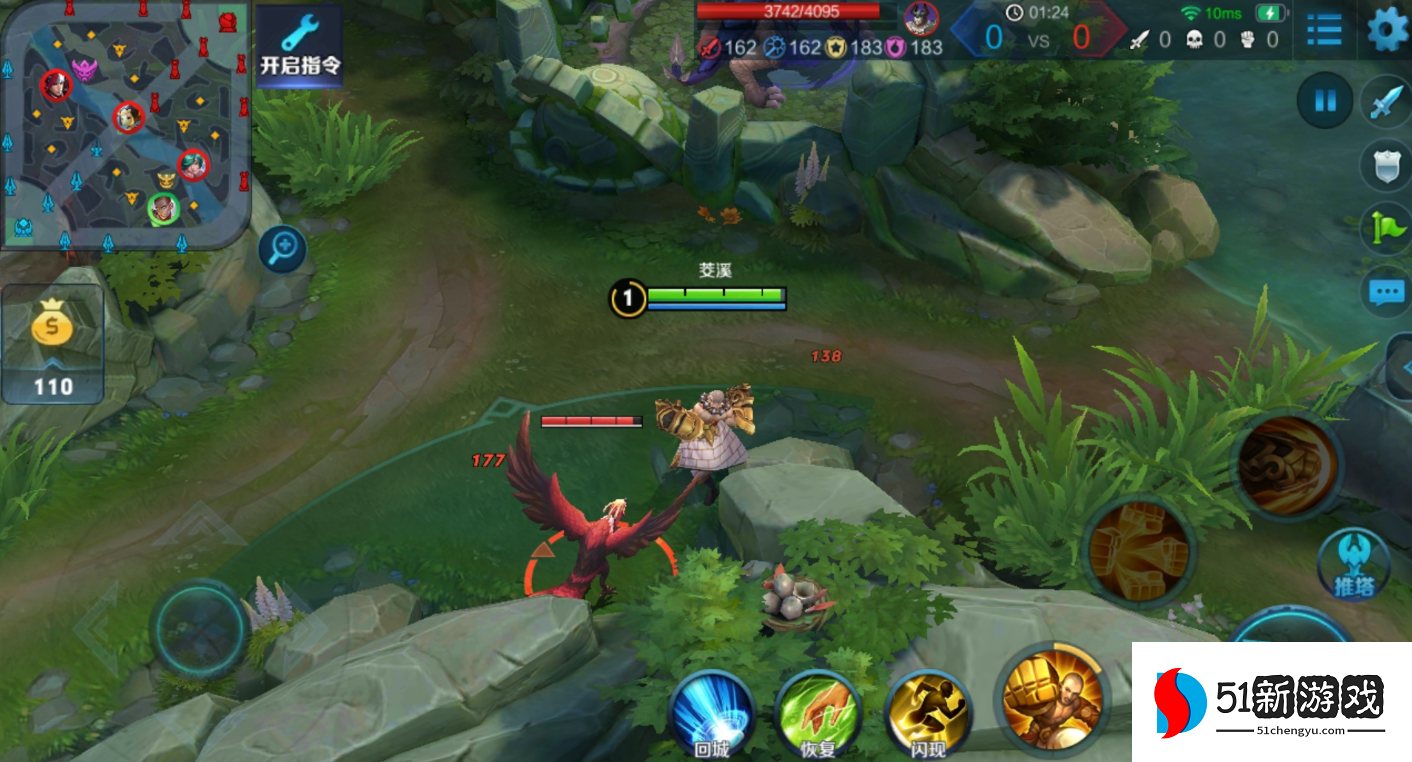Open the settings gear icon
Screen dimensions: 1412x762
pos(1388,30)
